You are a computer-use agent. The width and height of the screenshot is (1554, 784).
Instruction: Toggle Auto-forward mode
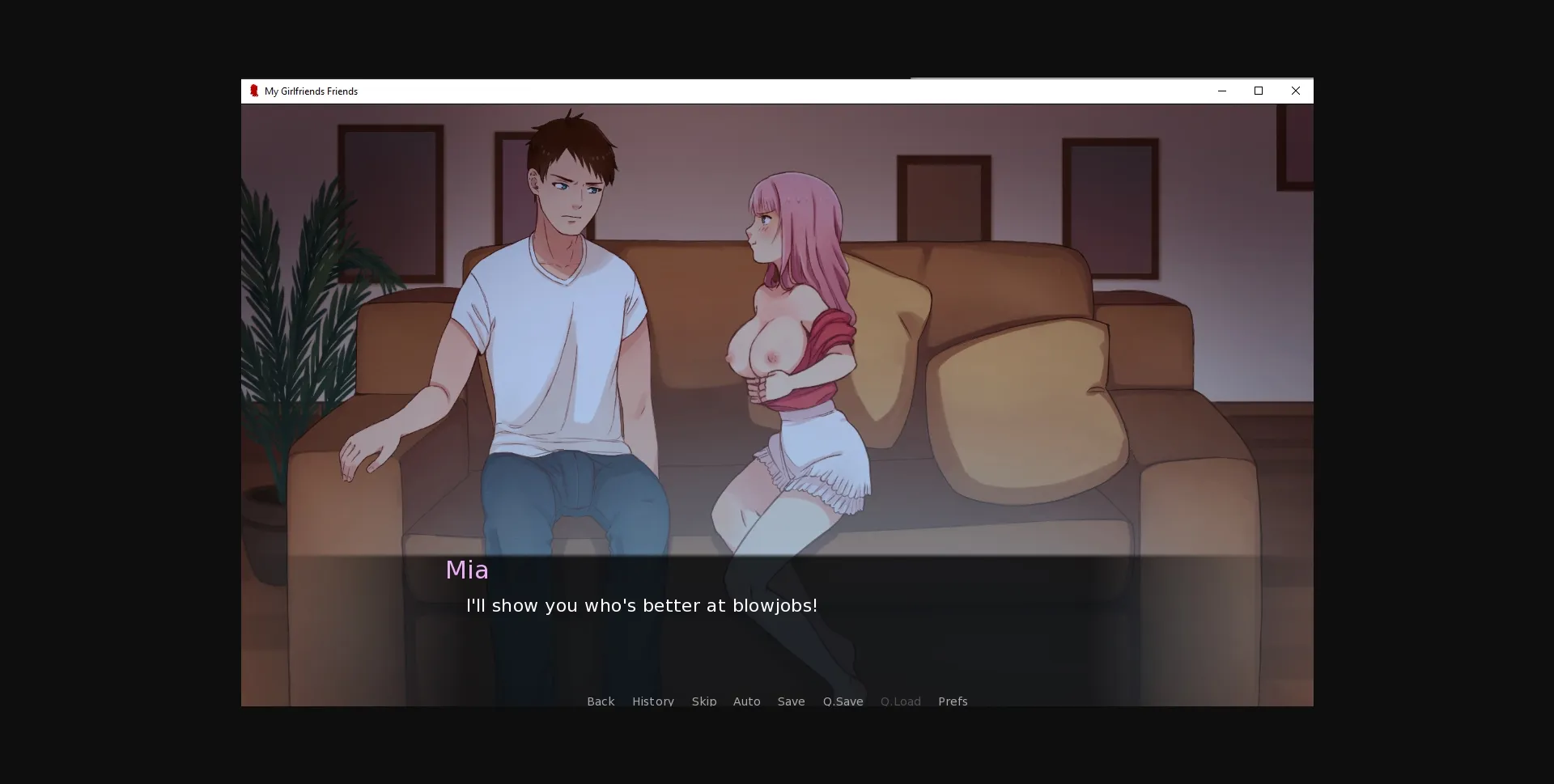pyautogui.click(x=746, y=701)
